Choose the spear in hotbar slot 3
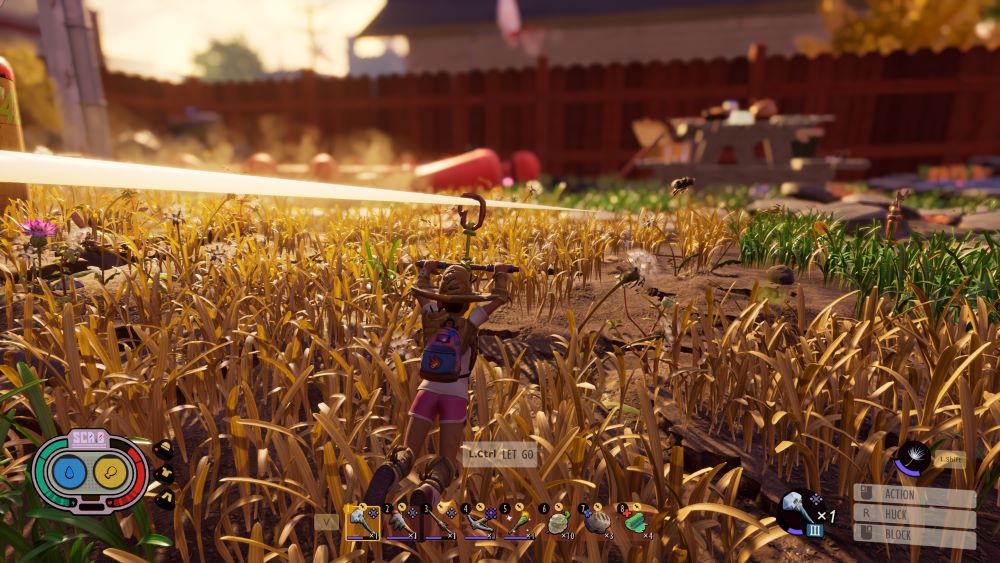The image size is (1000, 563). click(x=439, y=521)
